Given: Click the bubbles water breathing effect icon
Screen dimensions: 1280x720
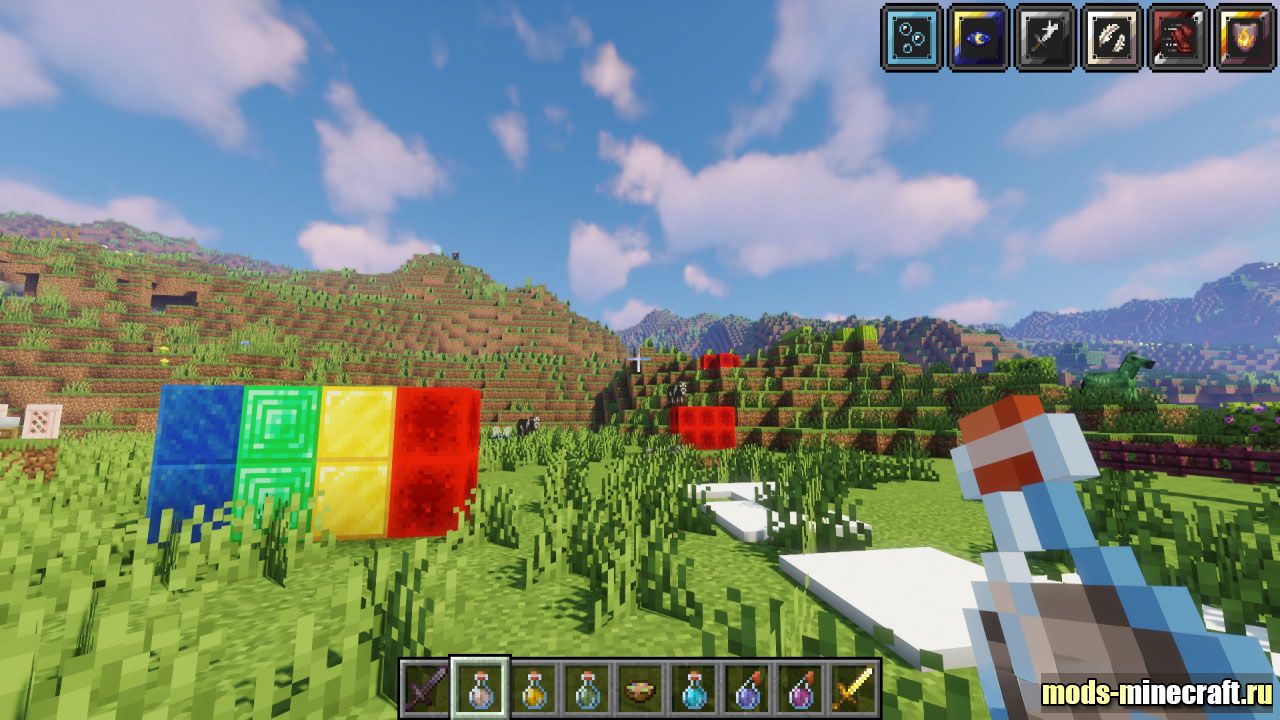Looking at the screenshot, I should (911, 38).
